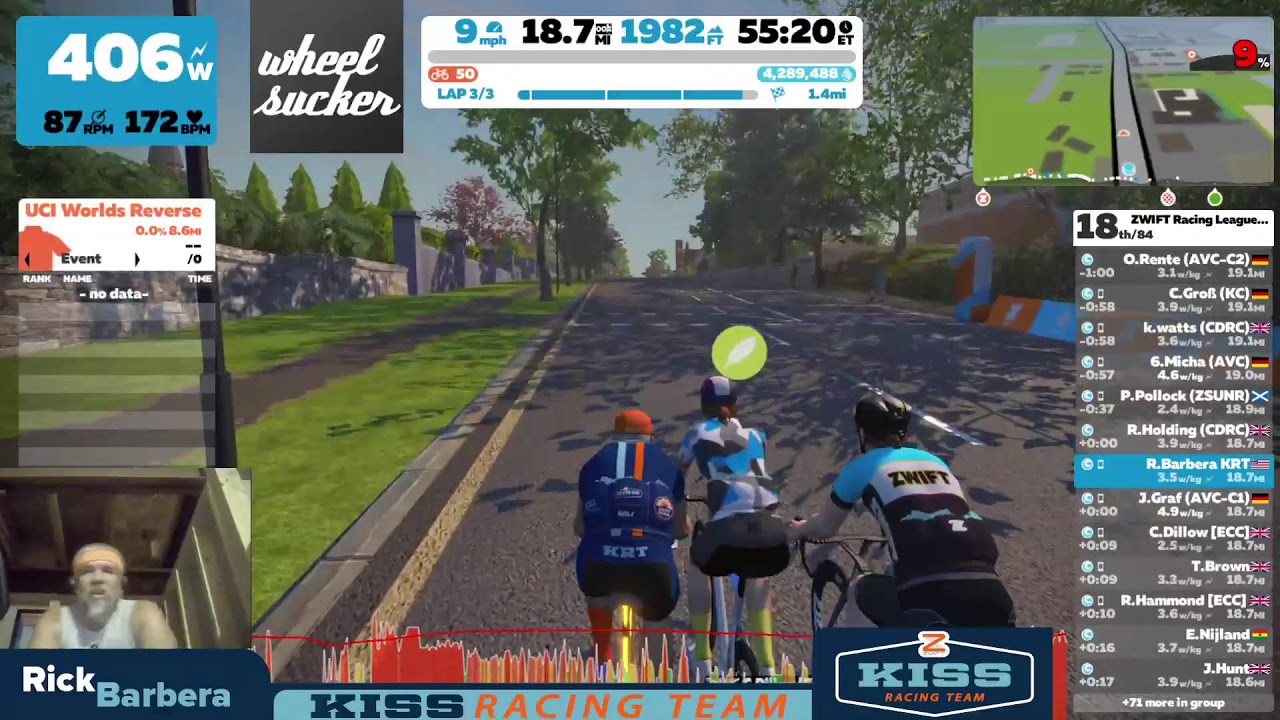Viewport: 1280px width, 720px height.
Task: Expand the "+71 more in group" row
Action: (x=1172, y=703)
